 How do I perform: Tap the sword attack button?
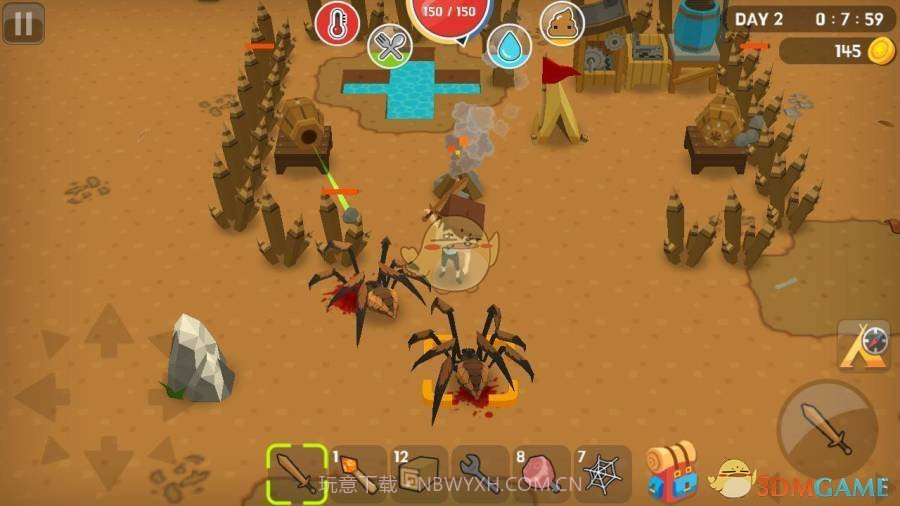point(827,430)
